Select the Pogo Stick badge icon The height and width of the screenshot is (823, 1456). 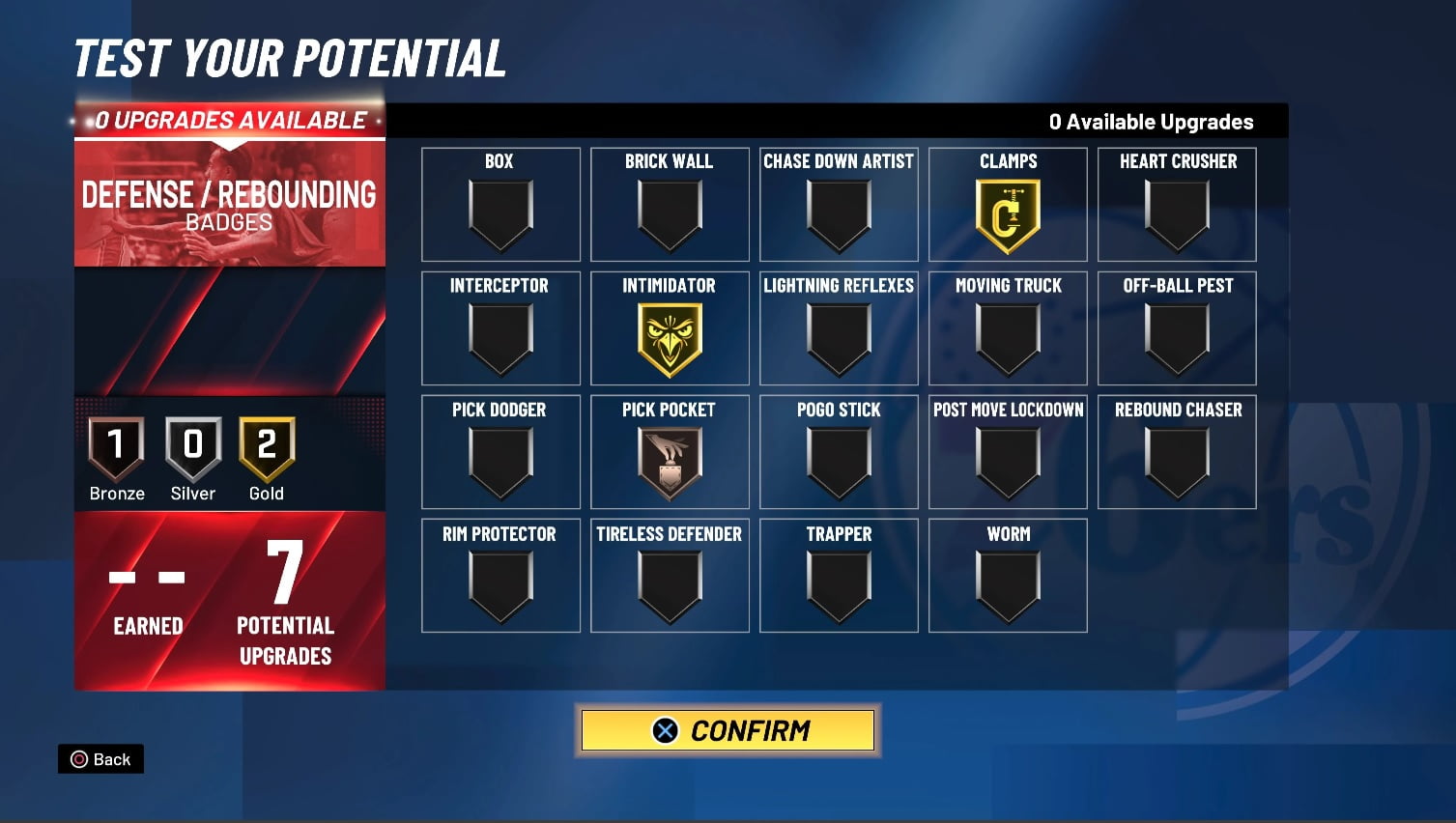839,462
